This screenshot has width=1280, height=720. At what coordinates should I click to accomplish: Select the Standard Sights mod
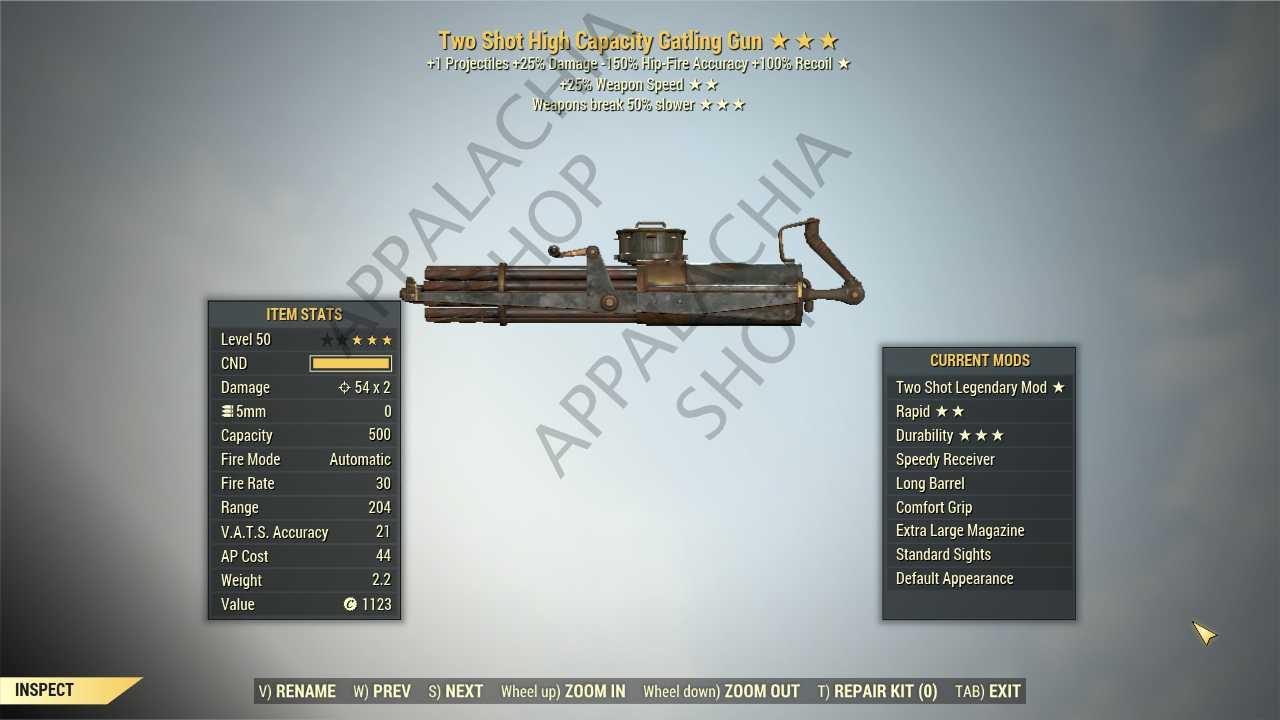tap(979, 555)
